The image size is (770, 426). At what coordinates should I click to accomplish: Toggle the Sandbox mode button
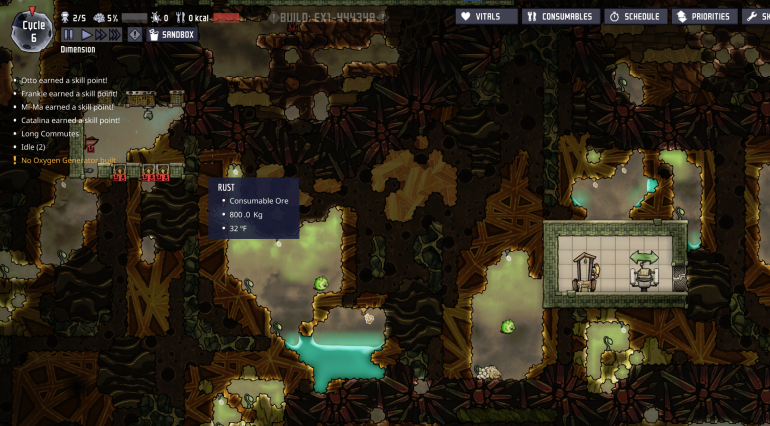pos(172,35)
